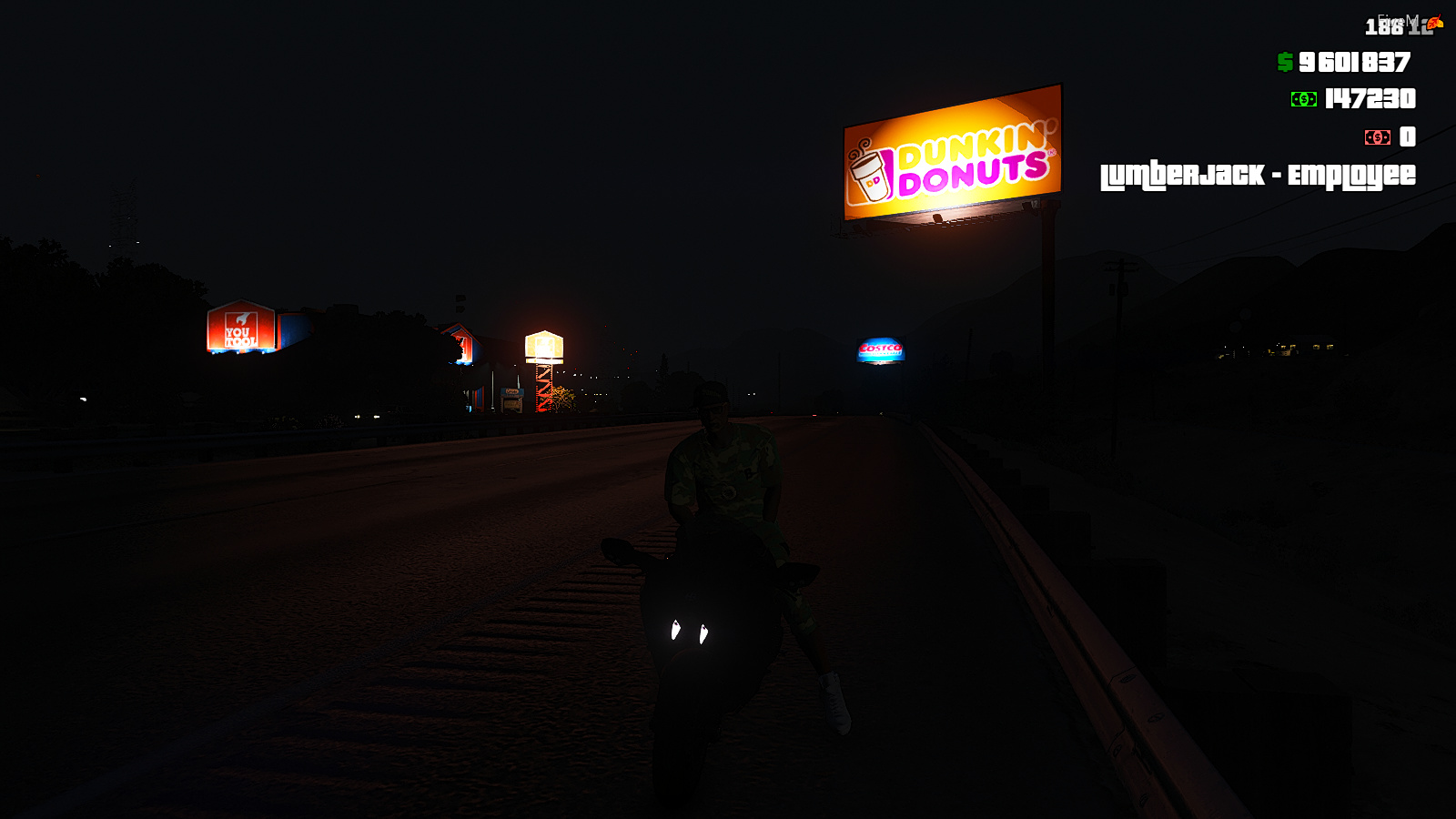Click the red dirty money bill icon
Viewport: 1456px width, 819px height.
pos(1376,138)
